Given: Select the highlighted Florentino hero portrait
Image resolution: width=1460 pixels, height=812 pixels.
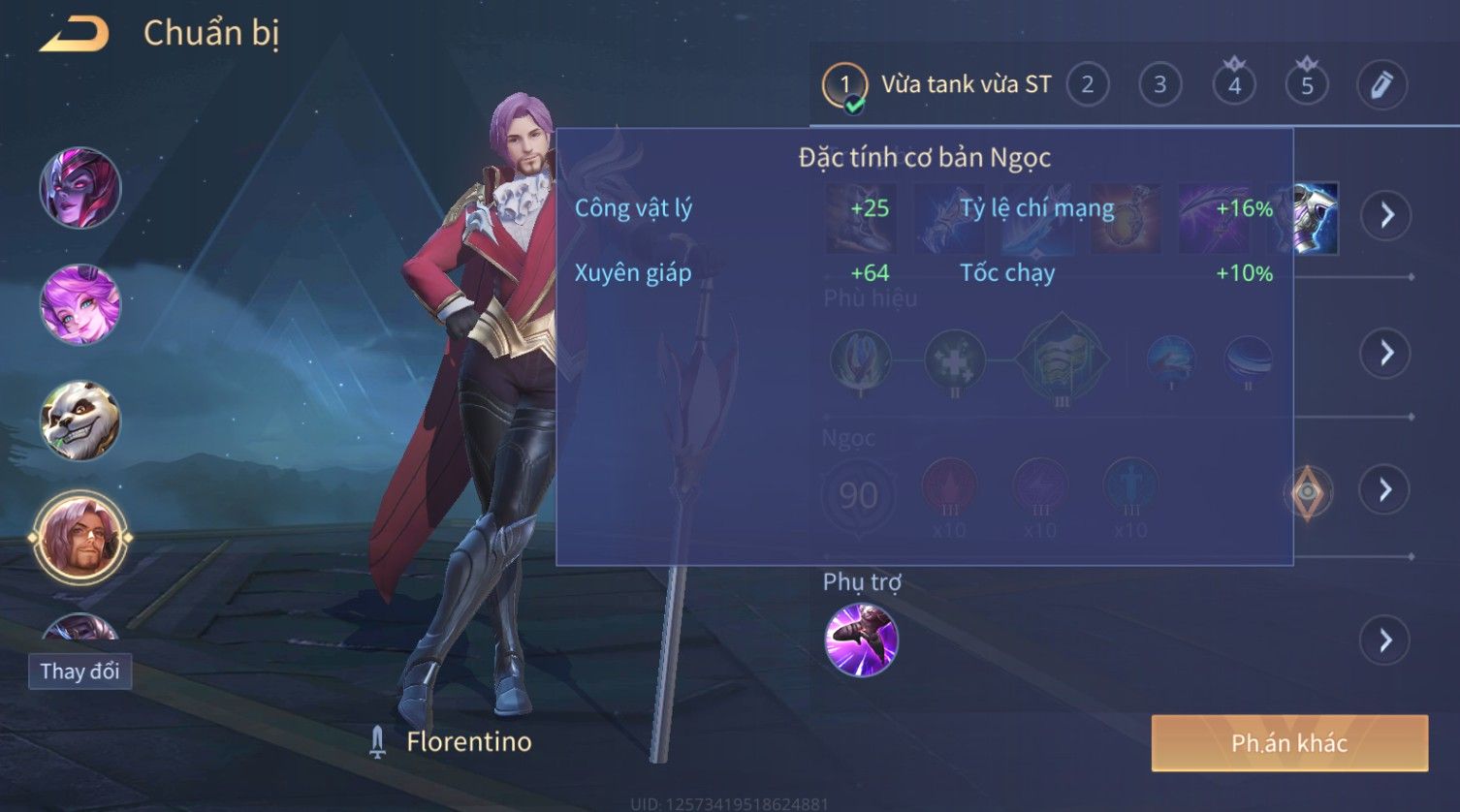Looking at the screenshot, I should 80,537.
